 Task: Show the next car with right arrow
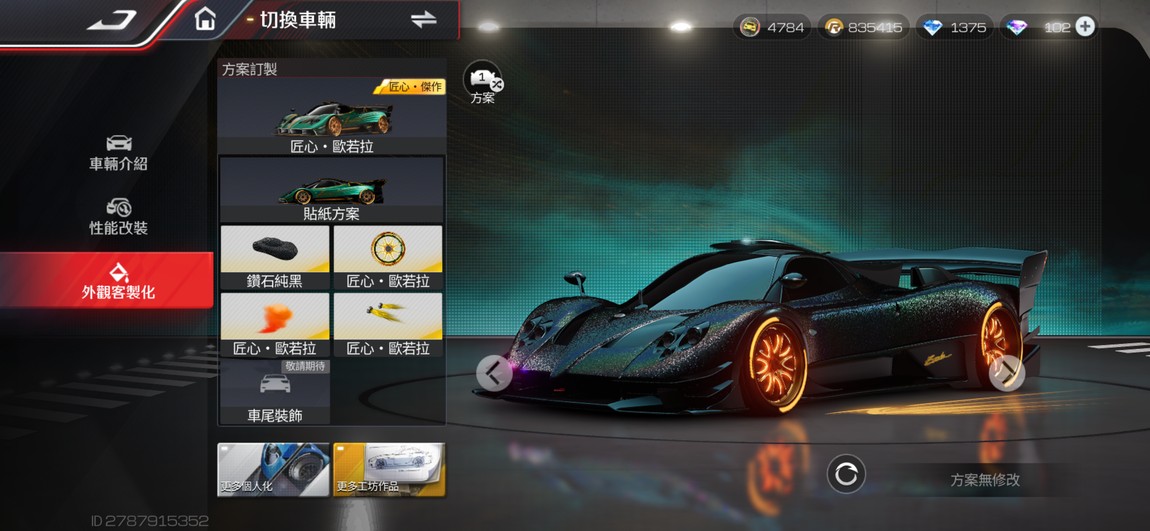pos(1007,373)
